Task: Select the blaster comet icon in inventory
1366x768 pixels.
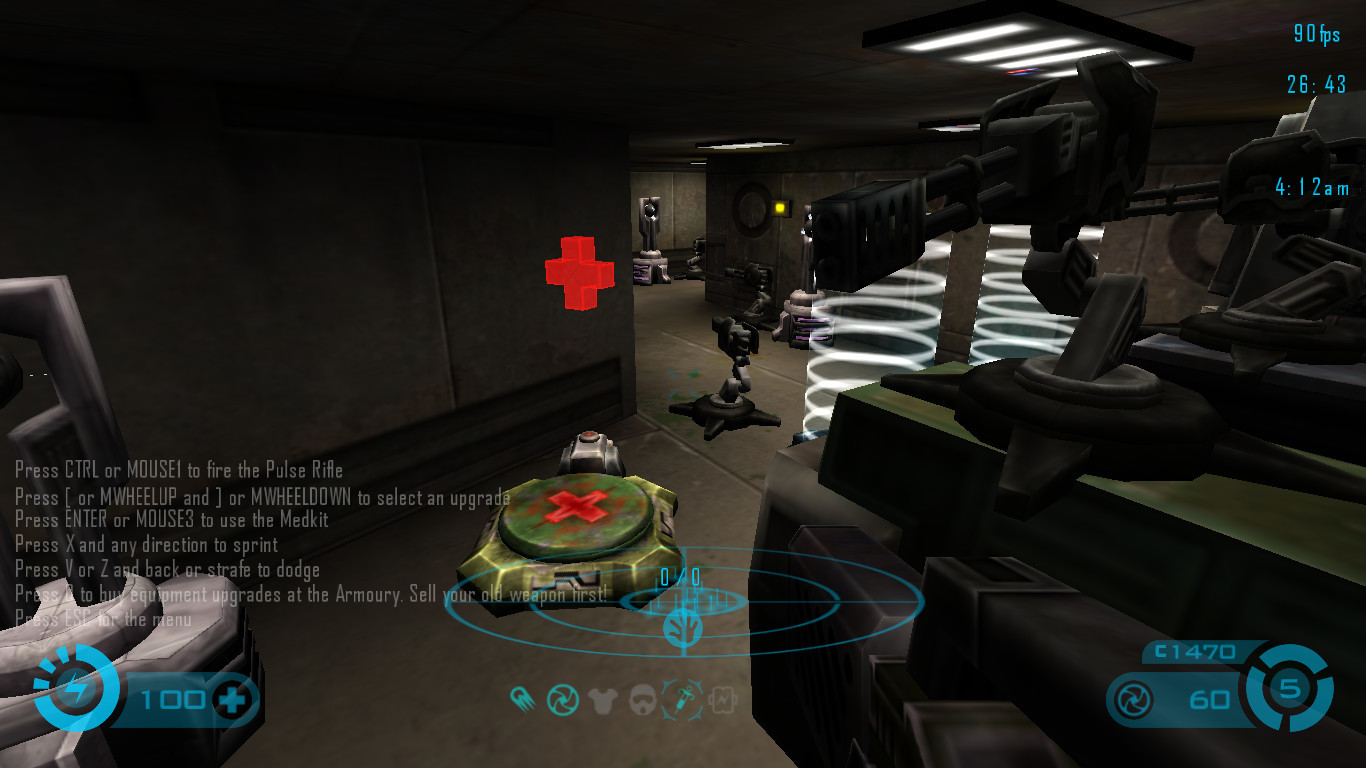Action: click(x=522, y=699)
